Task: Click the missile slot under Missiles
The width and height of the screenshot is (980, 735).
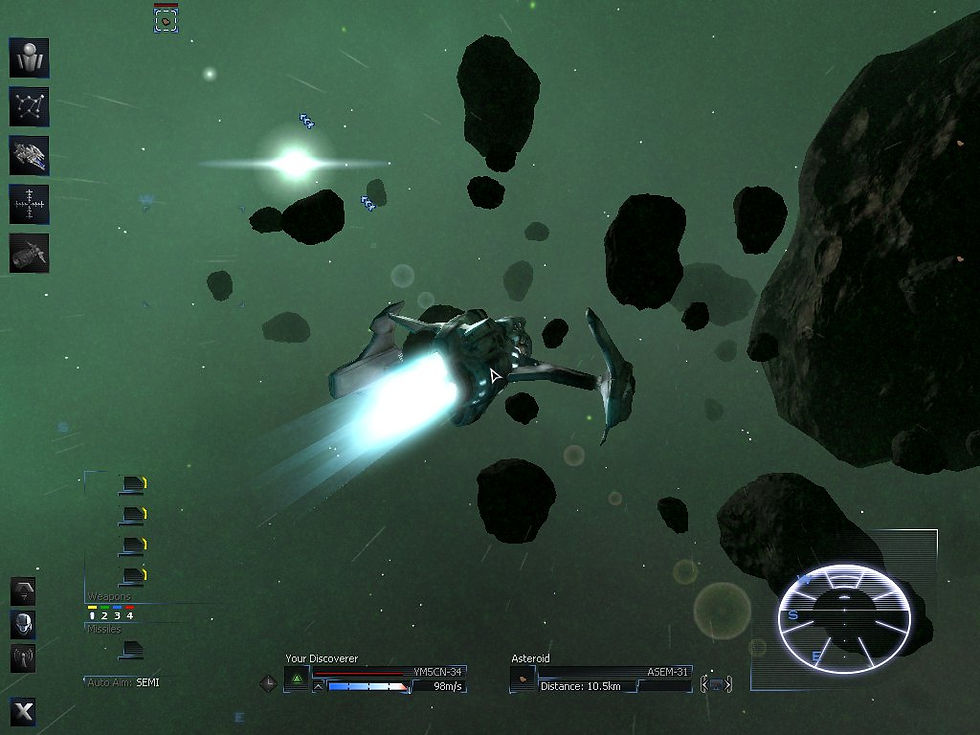Action: pyautogui.click(x=131, y=650)
